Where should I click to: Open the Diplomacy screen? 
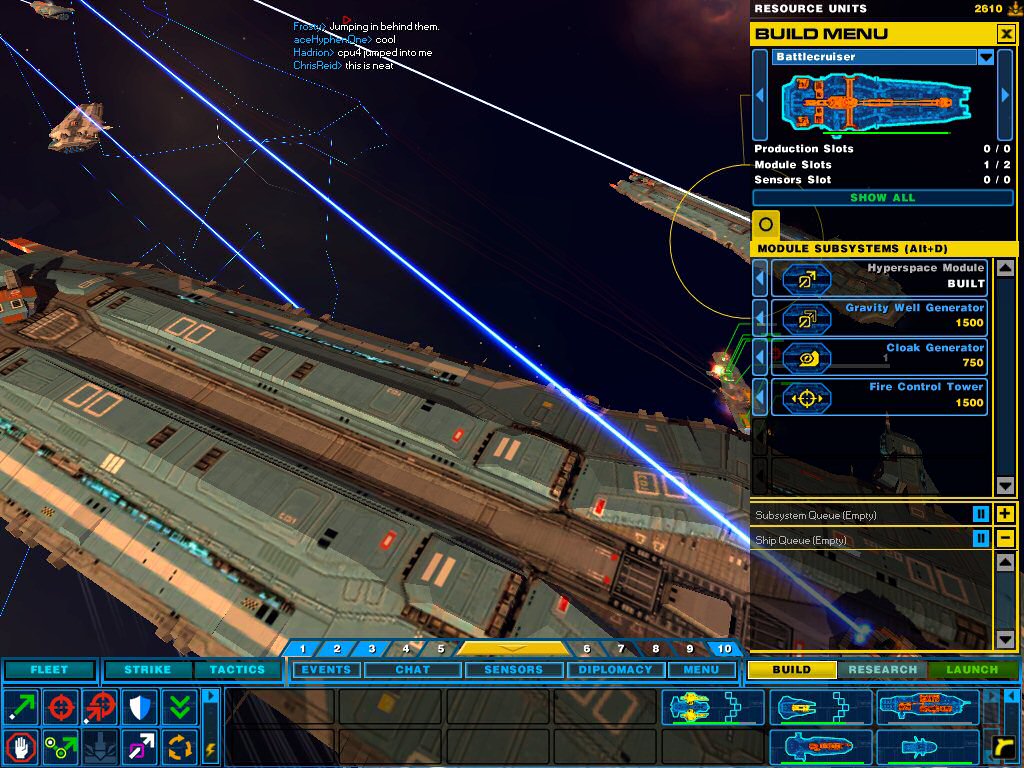click(x=615, y=669)
